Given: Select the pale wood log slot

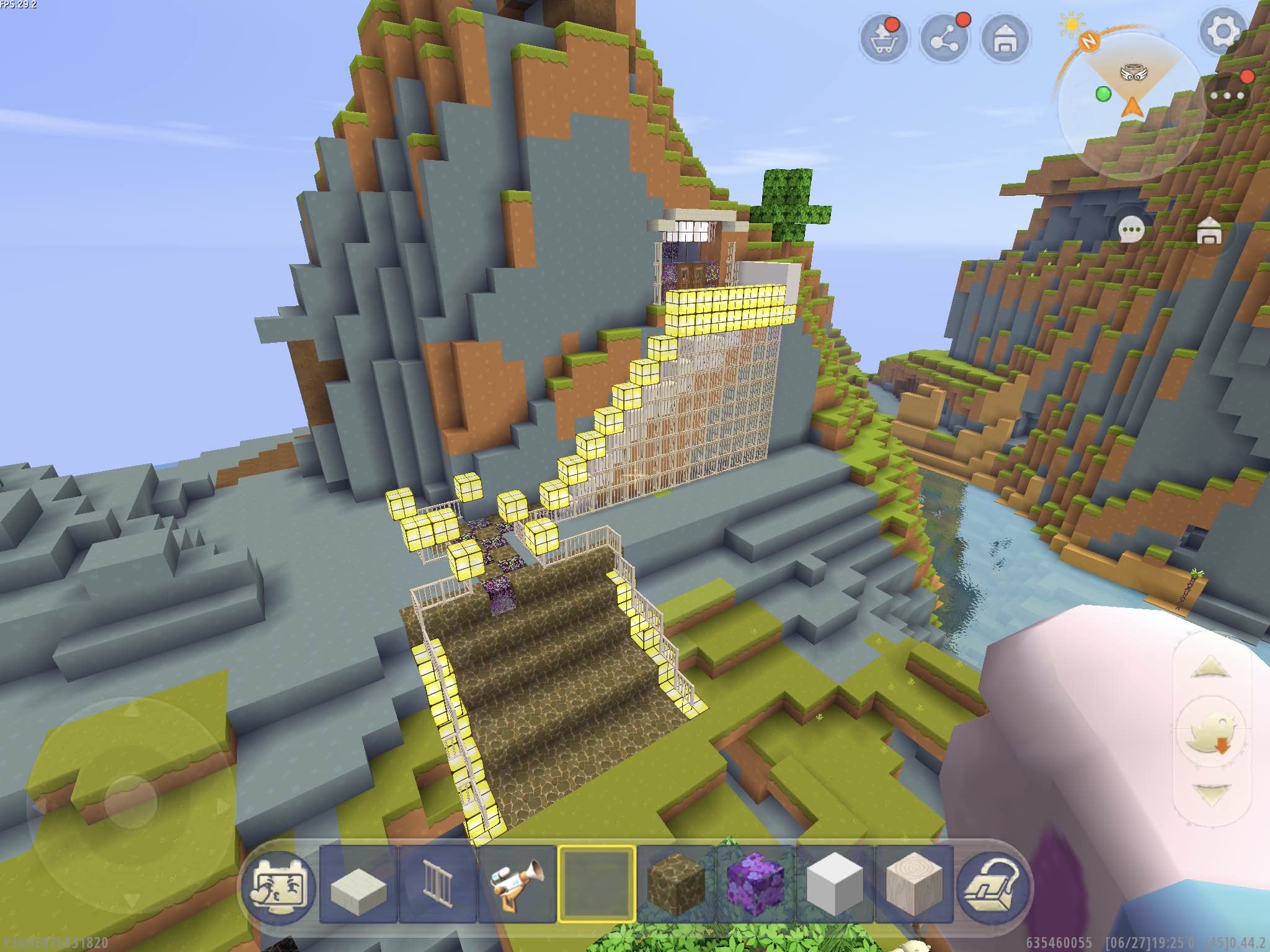Looking at the screenshot, I should coord(914,885).
